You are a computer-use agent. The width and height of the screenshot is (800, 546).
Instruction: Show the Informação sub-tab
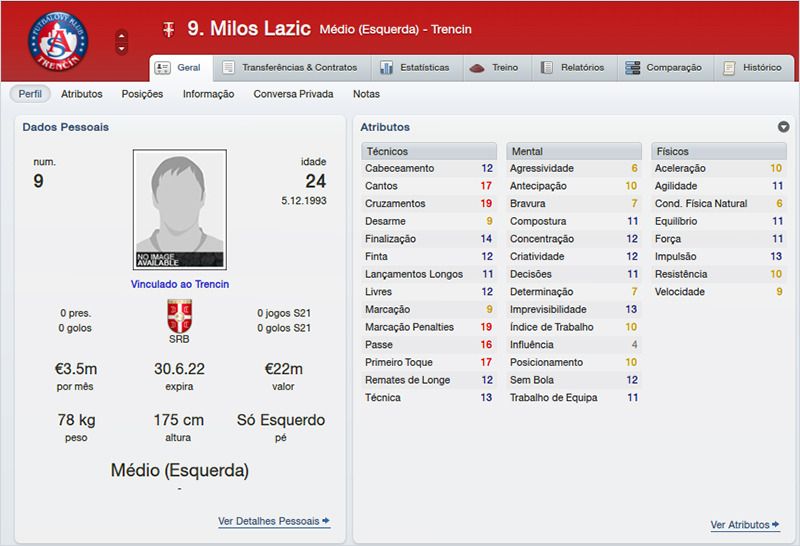[x=208, y=94]
